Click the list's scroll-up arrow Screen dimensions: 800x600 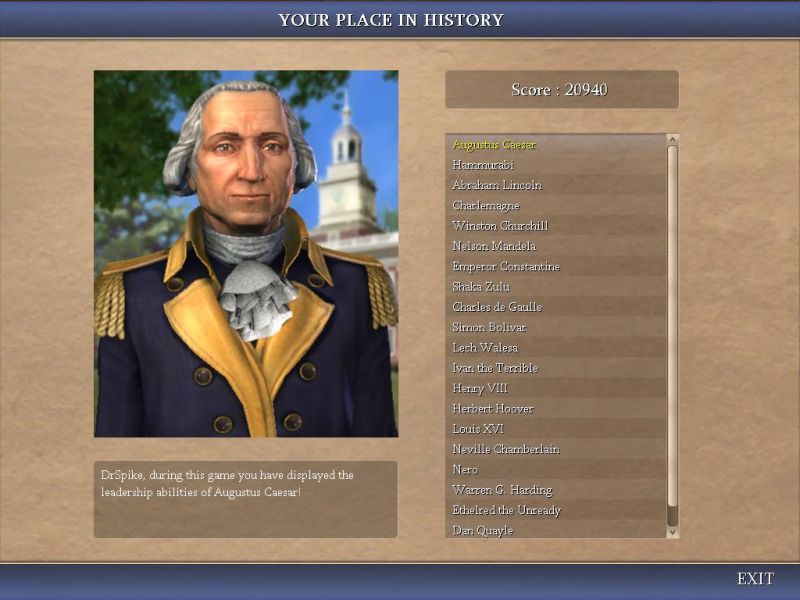673,140
